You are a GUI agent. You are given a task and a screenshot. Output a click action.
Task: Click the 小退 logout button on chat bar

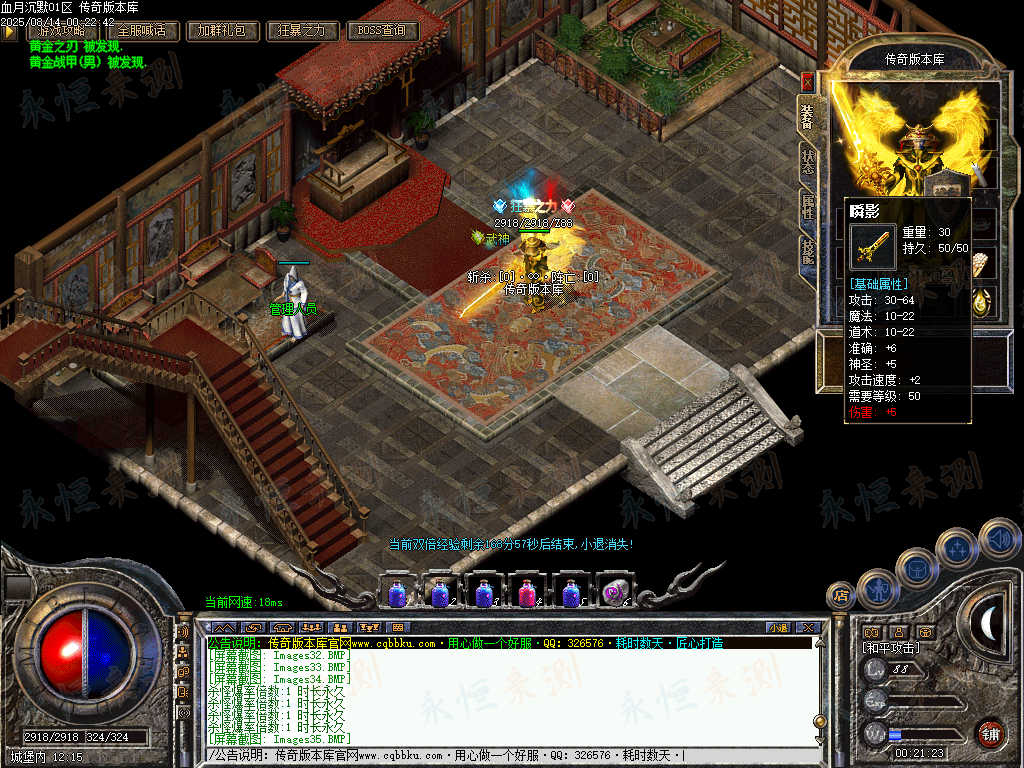click(777, 627)
